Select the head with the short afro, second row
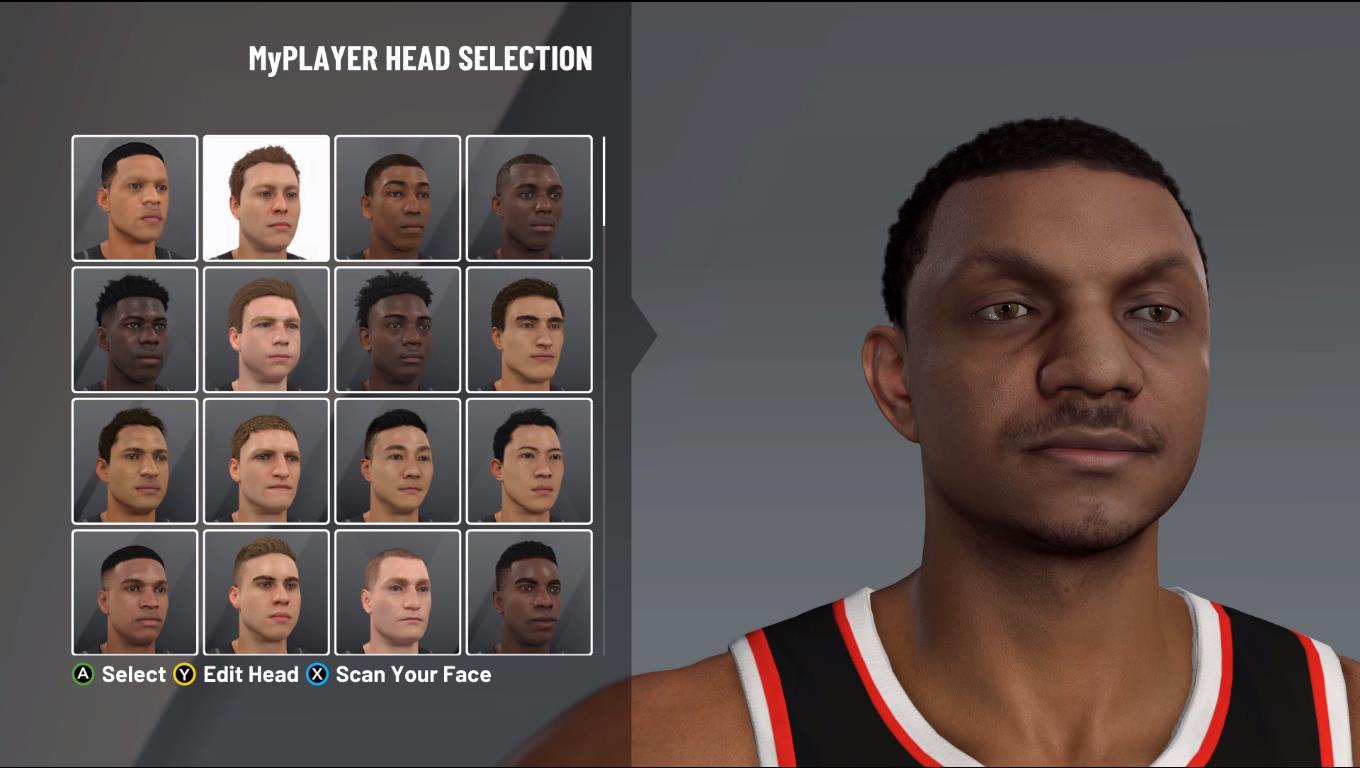This screenshot has height=768, width=1360. [133, 329]
